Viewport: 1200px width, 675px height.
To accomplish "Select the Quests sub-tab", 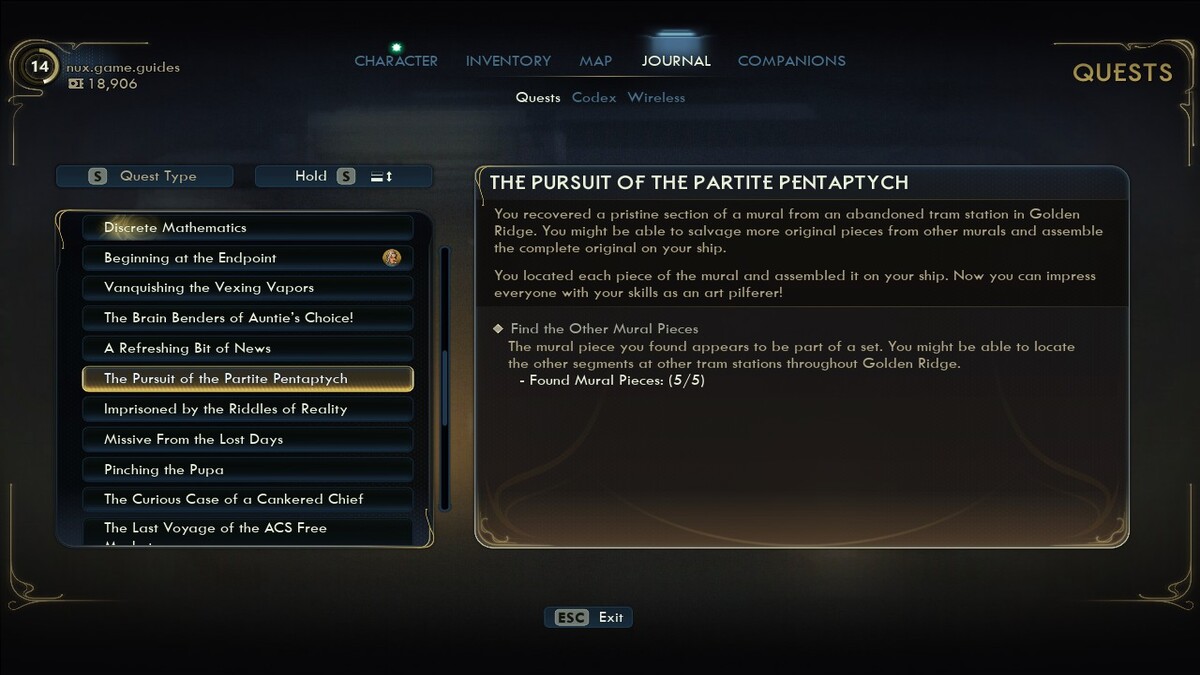I will [538, 98].
